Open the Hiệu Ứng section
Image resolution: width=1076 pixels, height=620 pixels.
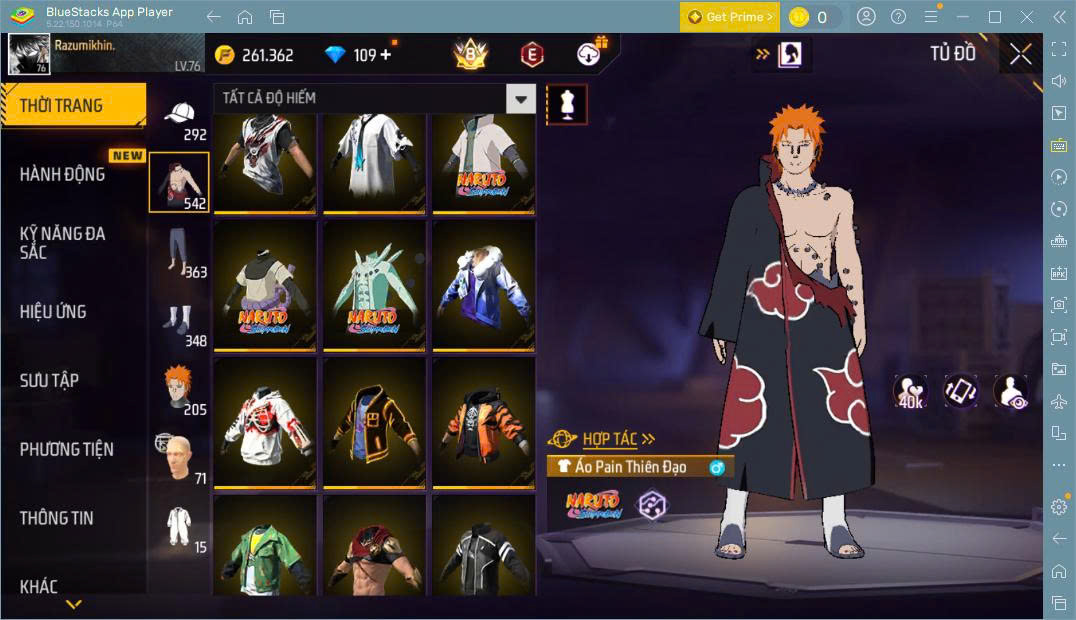53,312
